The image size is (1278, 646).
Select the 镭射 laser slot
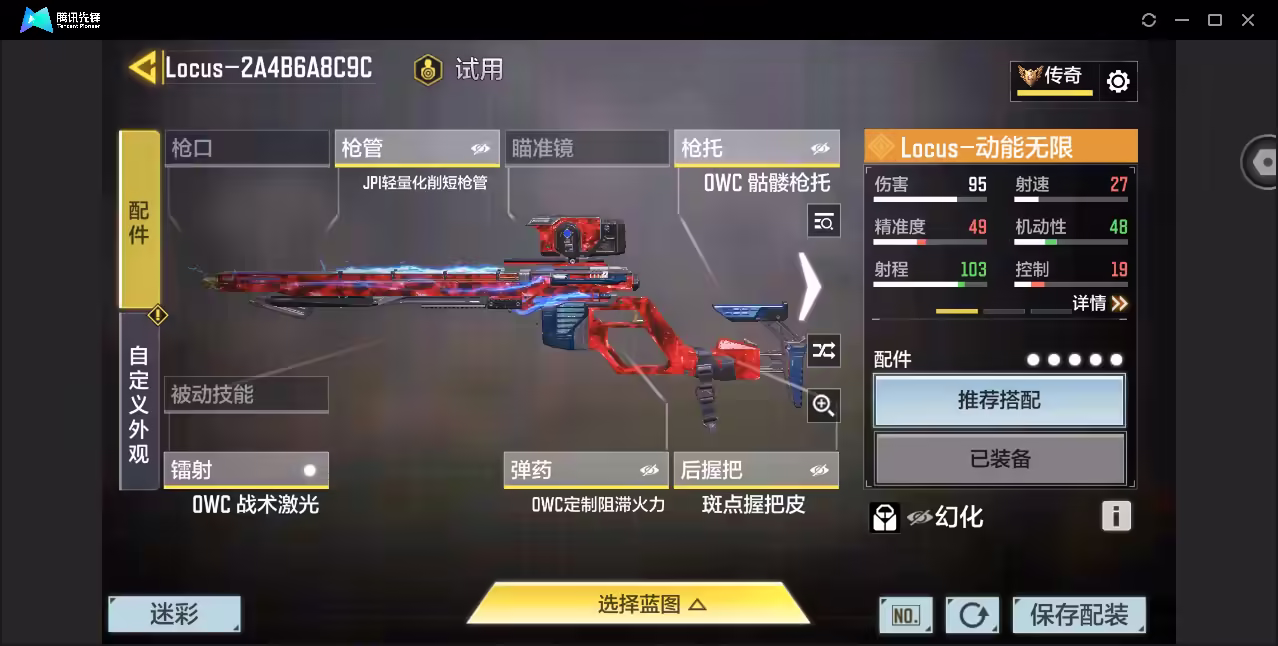[x=246, y=470]
